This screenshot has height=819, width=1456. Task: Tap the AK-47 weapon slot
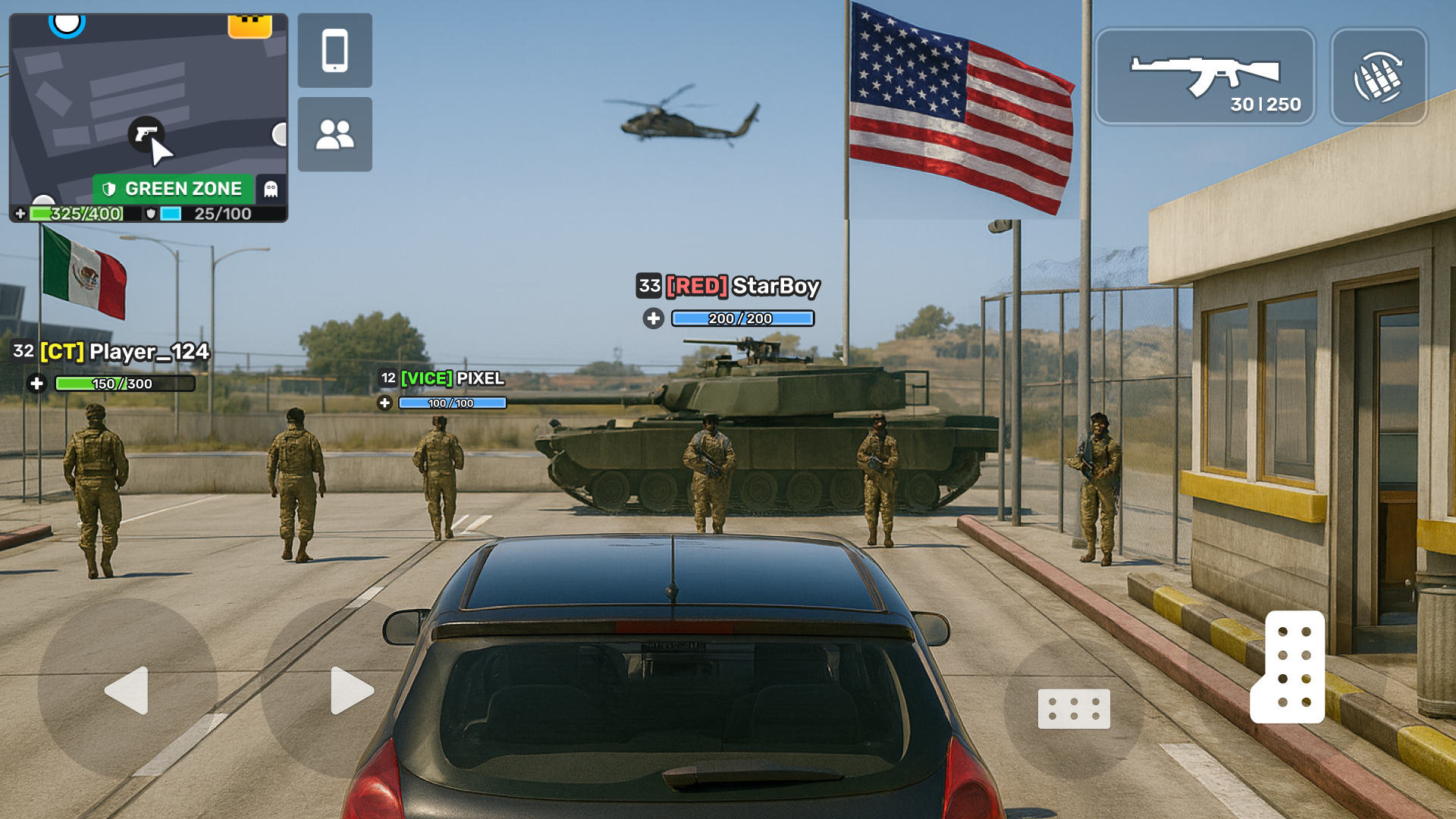[1206, 76]
